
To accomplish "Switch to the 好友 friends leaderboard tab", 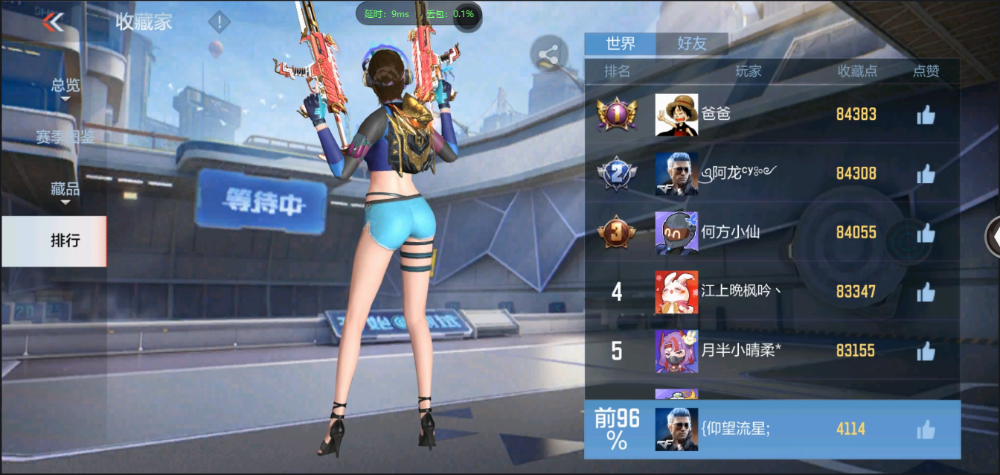I will click(691, 43).
